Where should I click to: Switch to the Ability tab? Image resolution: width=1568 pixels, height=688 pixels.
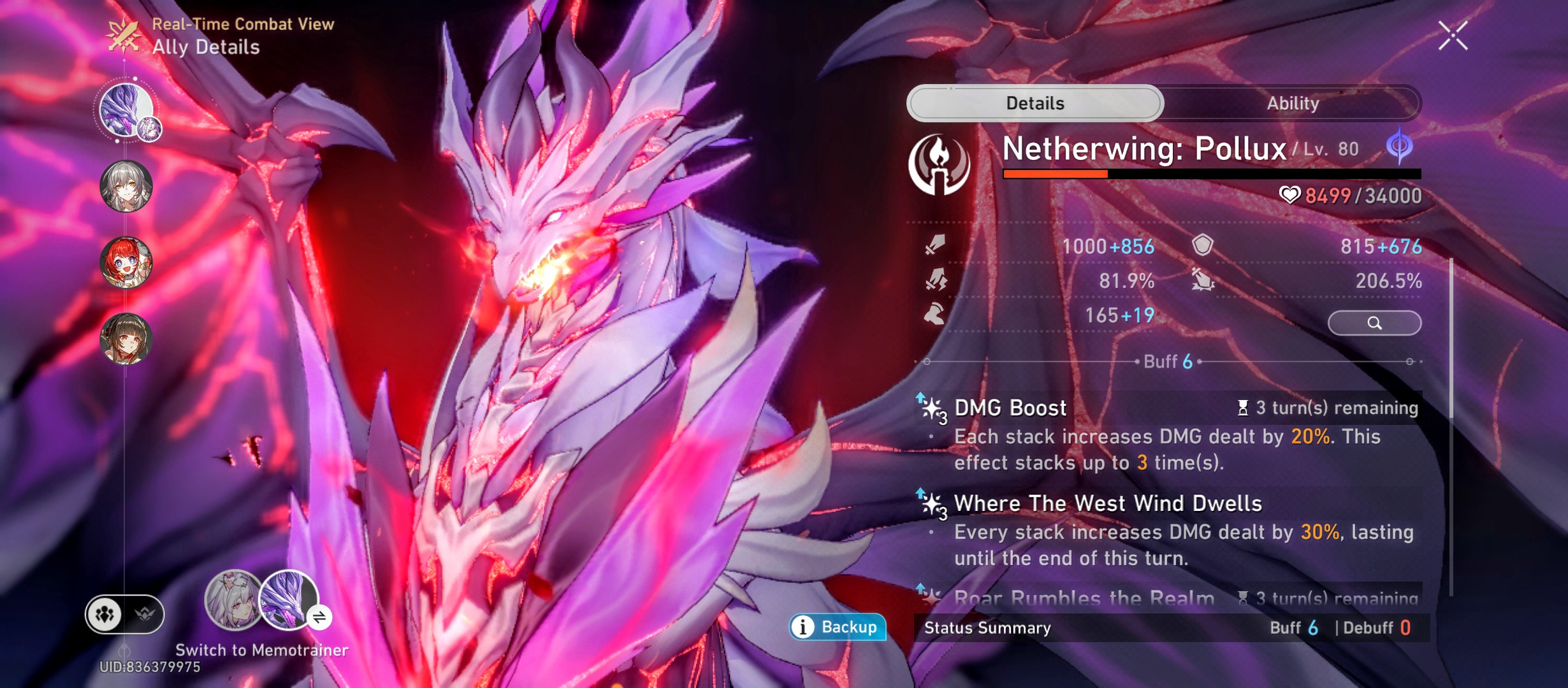tap(1291, 103)
